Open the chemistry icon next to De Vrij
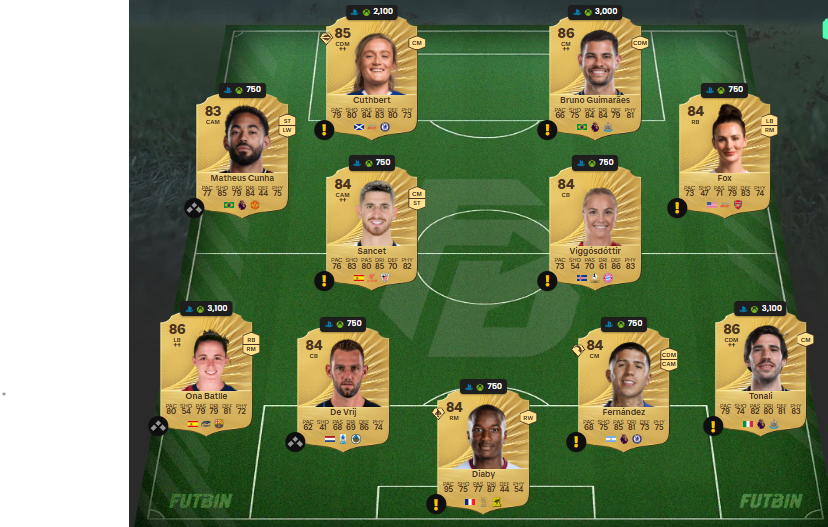The width and height of the screenshot is (828, 527). click(295, 441)
